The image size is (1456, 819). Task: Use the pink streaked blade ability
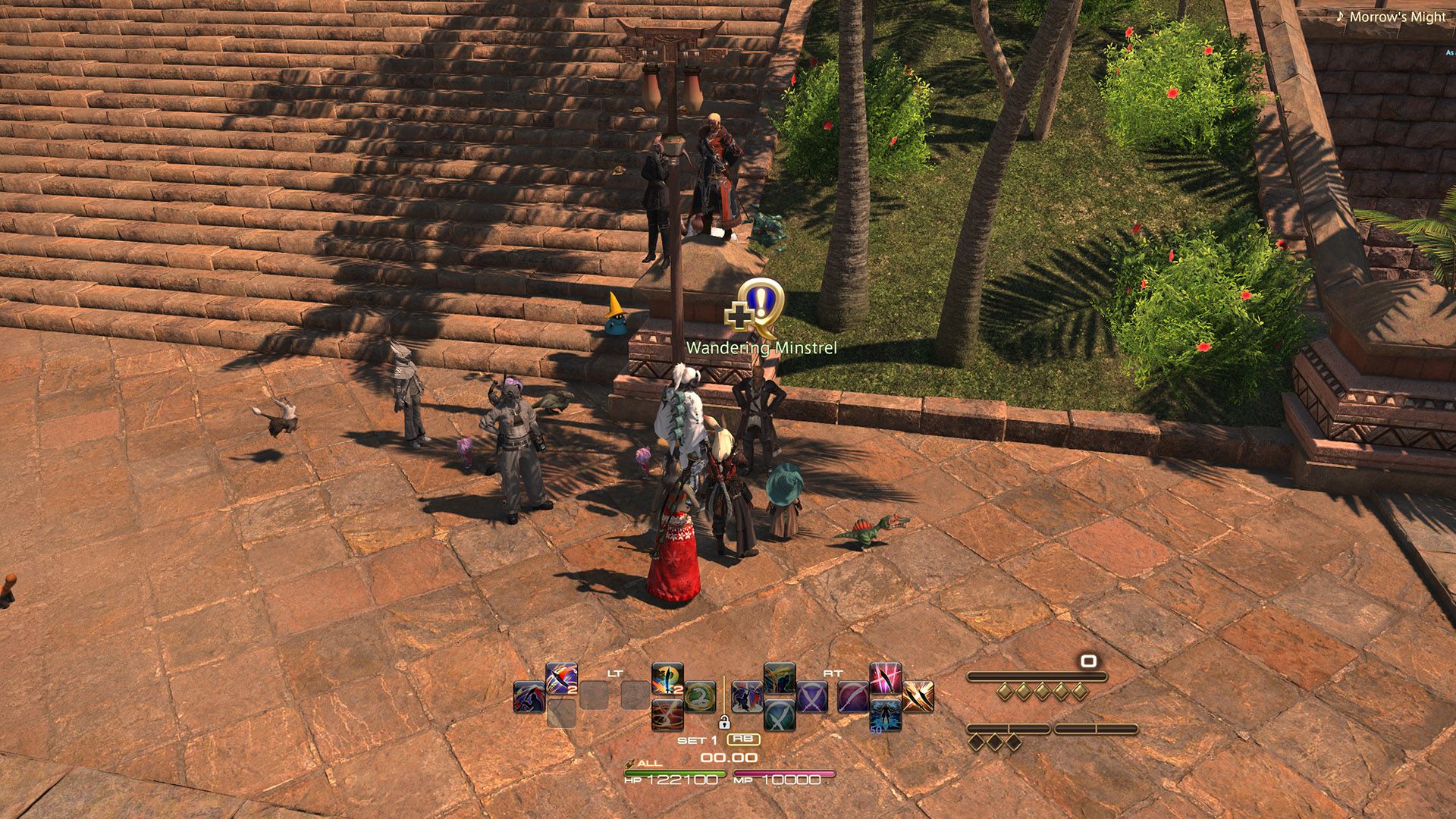(x=886, y=679)
